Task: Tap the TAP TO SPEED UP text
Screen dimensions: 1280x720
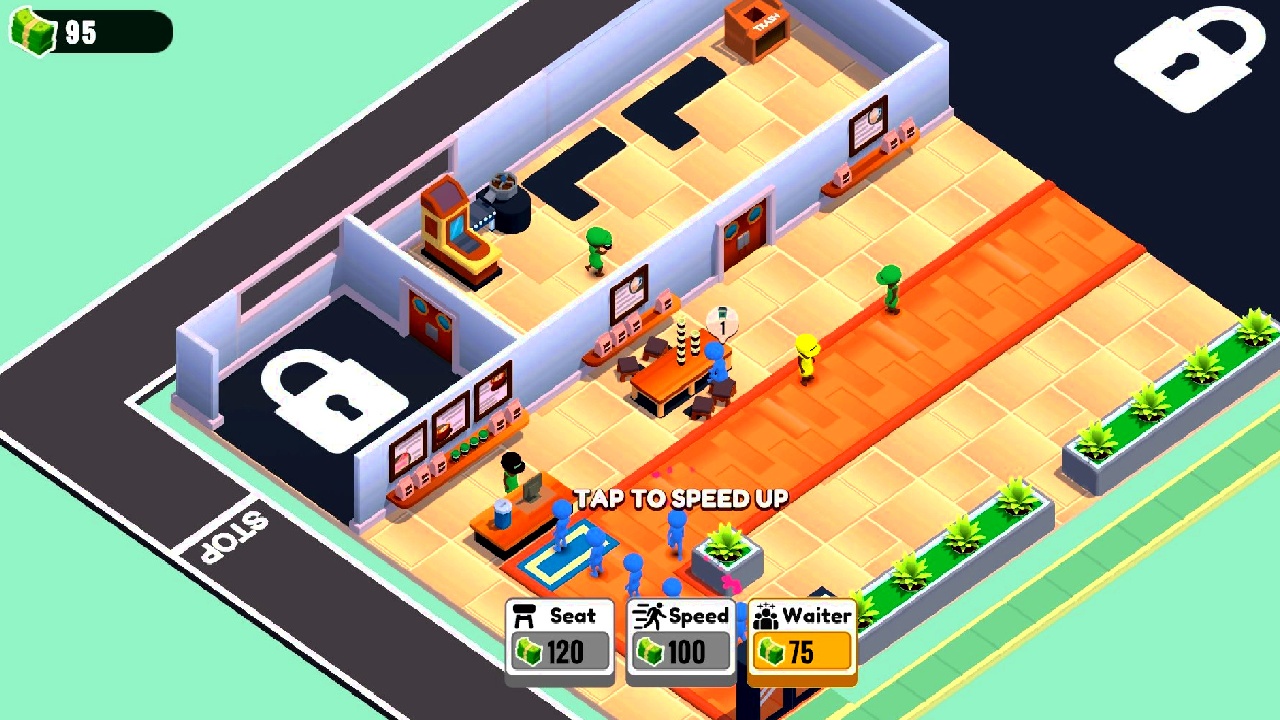Action: pos(681,497)
